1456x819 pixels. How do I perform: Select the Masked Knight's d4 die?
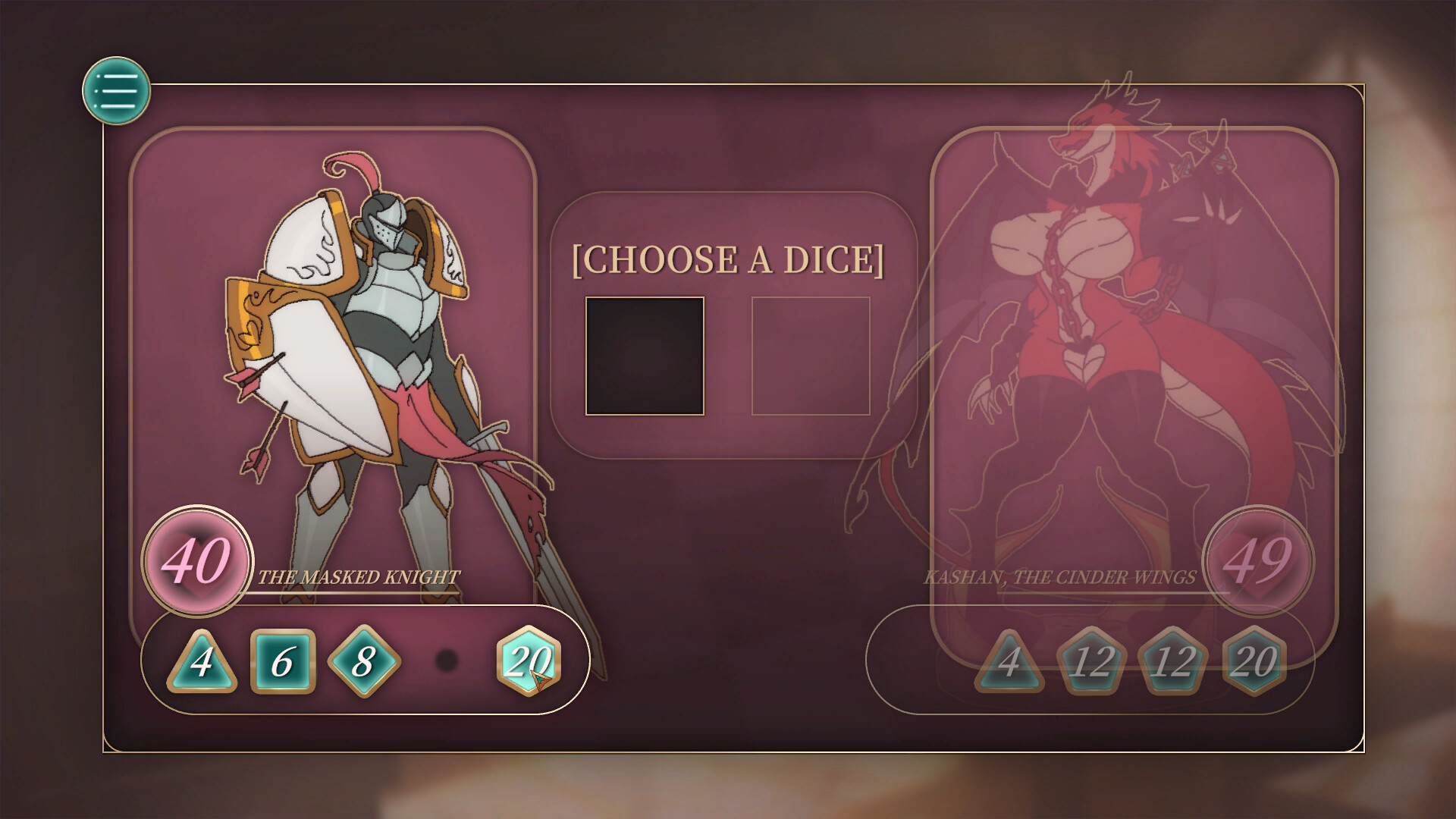(x=202, y=661)
